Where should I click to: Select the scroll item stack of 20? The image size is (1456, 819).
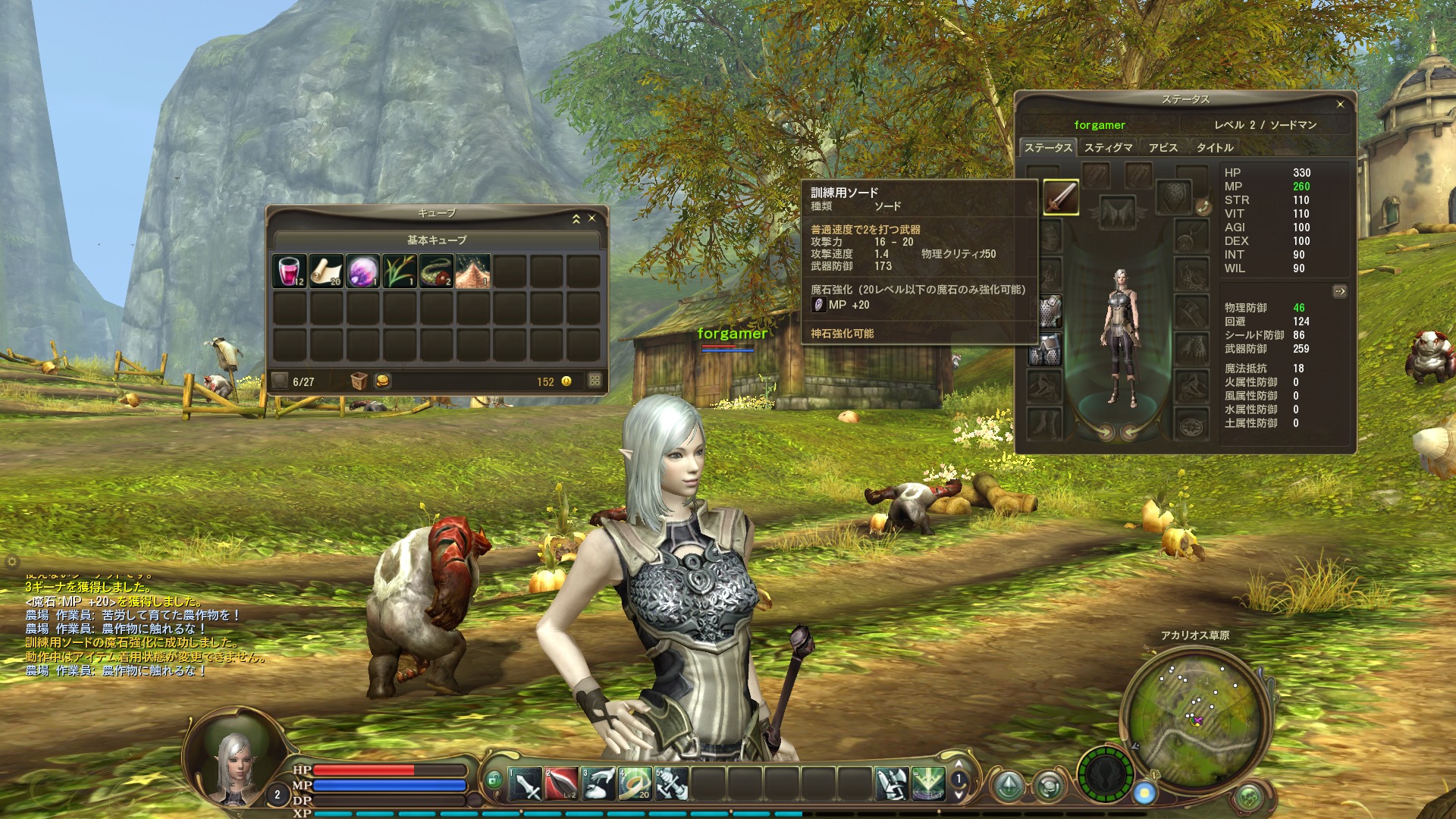[x=326, y=271]
